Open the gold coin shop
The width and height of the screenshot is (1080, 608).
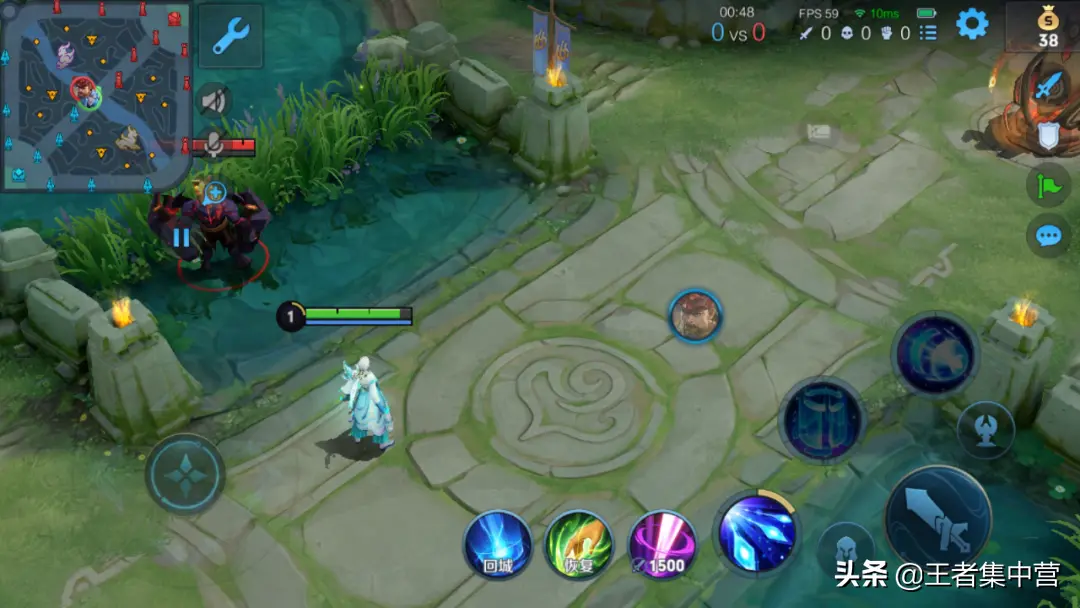1047,26
